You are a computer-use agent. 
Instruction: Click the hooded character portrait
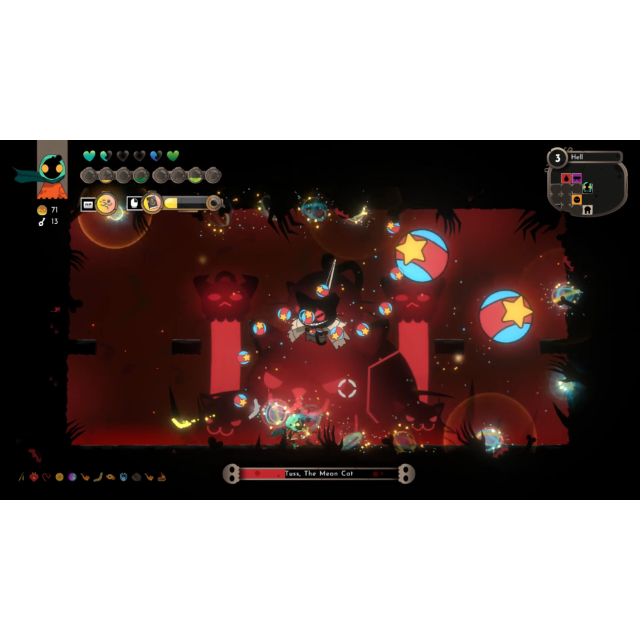pos(52,170)
